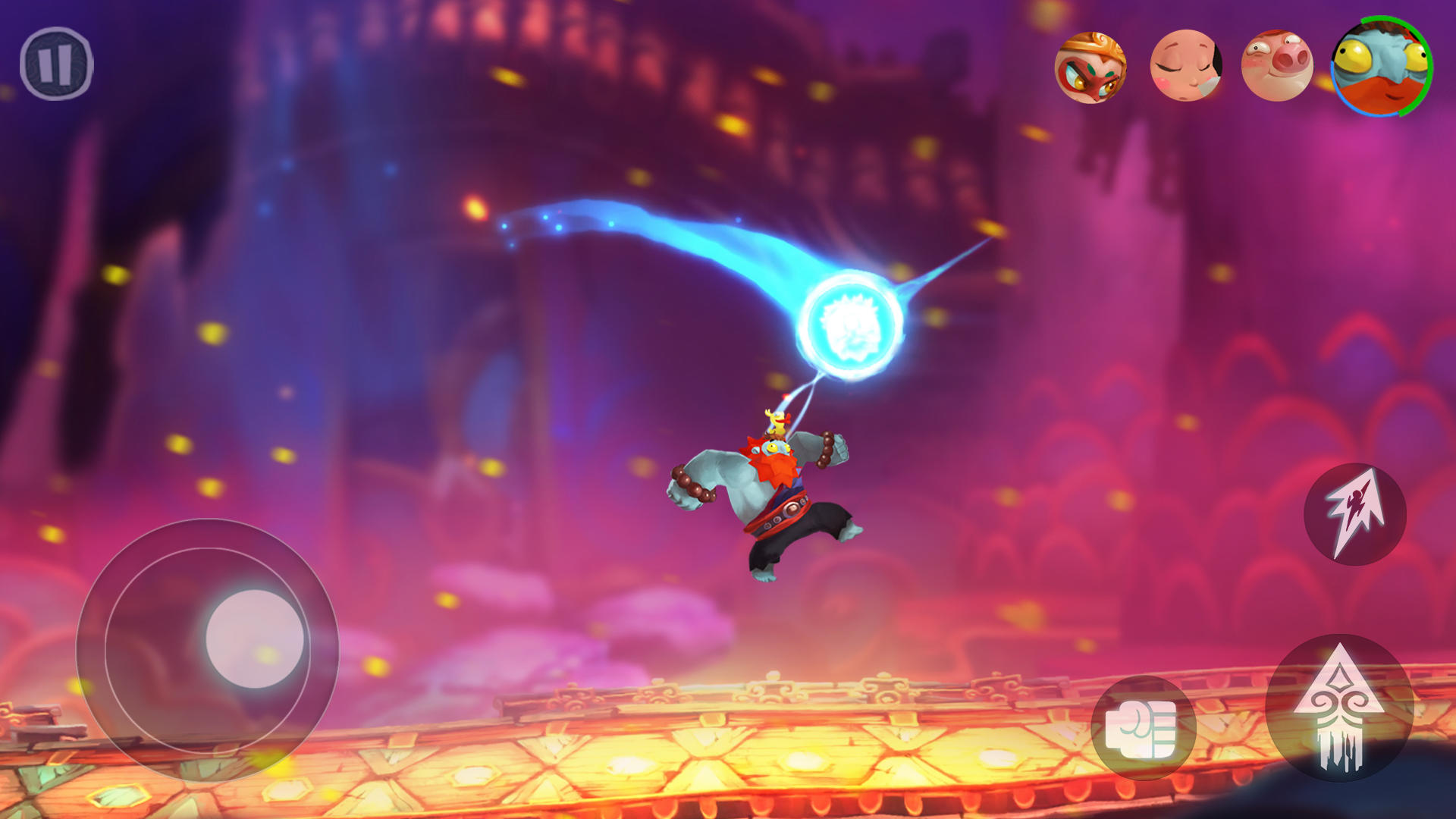Screen dimensions: 1456x819
Task: Select the blue ogre character portrait
Action: (x=1381, y=67)
